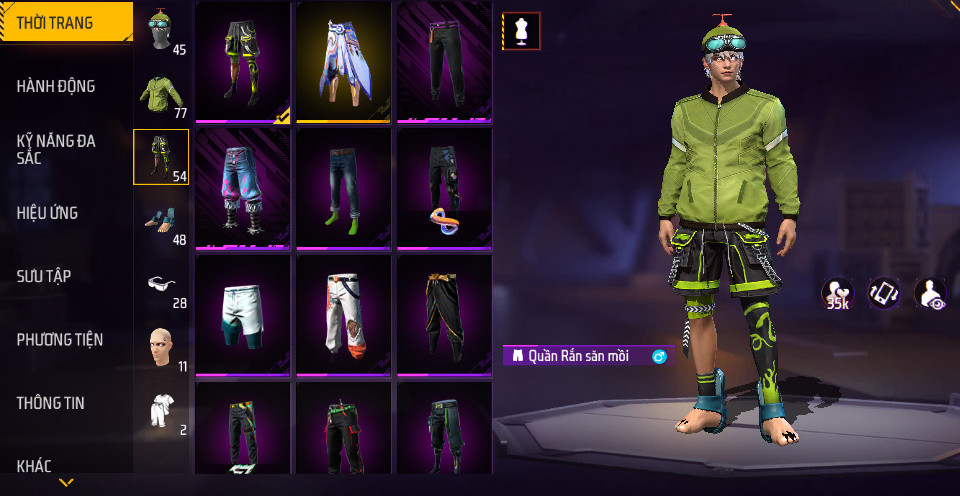
Task: Choose the blue pants with pink pattern
Action: [242, 187]
